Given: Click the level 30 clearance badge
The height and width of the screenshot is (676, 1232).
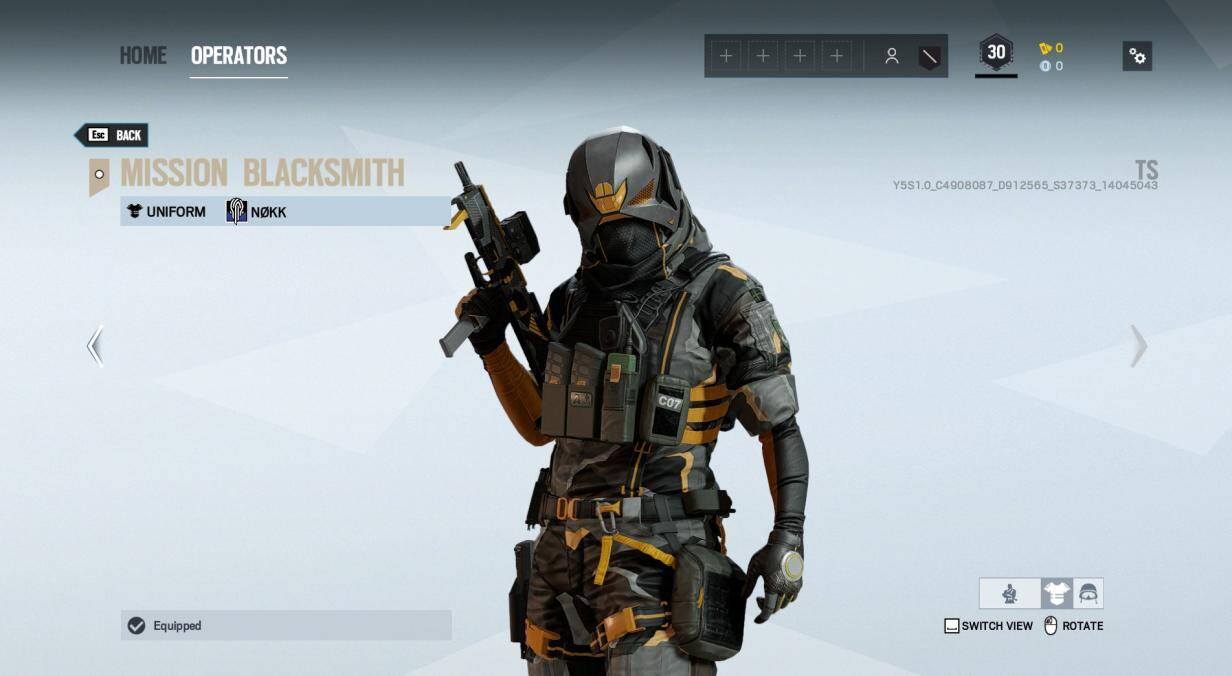Looking at the screenshot, I should click(x=996, y=54).
